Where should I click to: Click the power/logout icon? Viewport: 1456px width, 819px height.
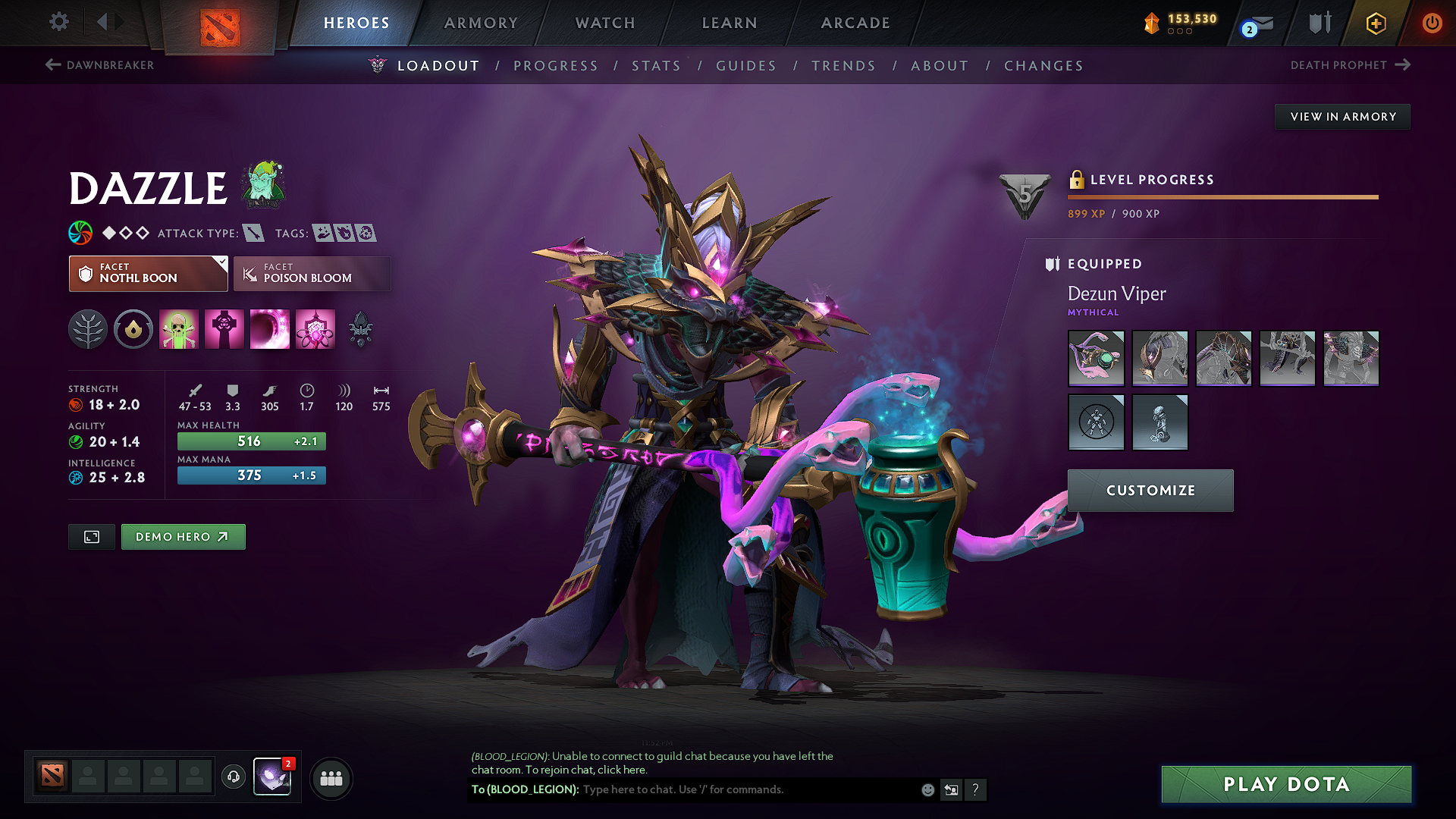pos(1432,24)
